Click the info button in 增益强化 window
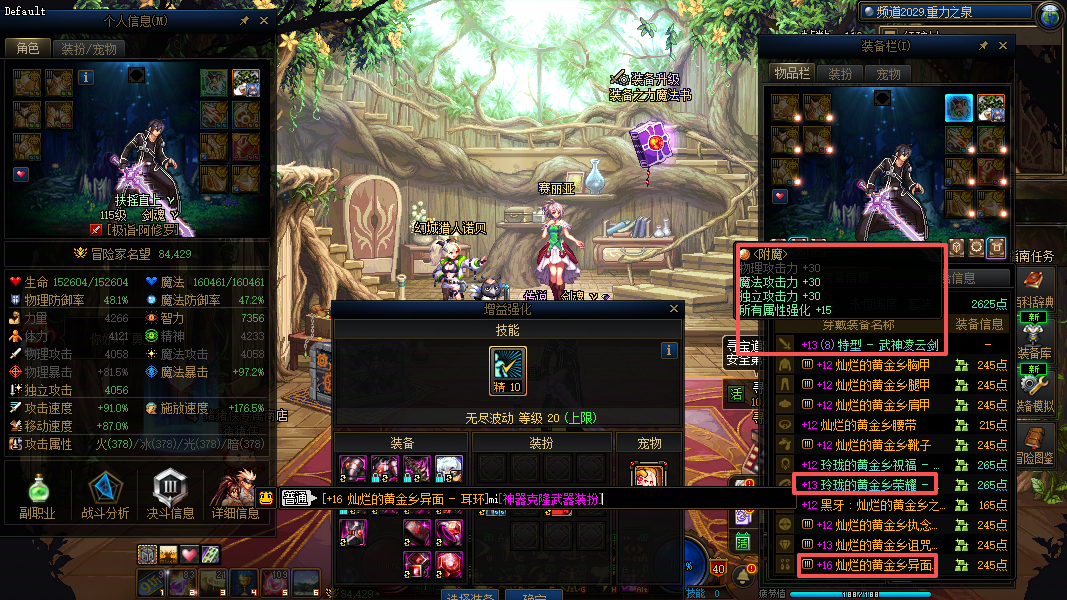This screenshot has width=1067, height=600. (670, 350)
